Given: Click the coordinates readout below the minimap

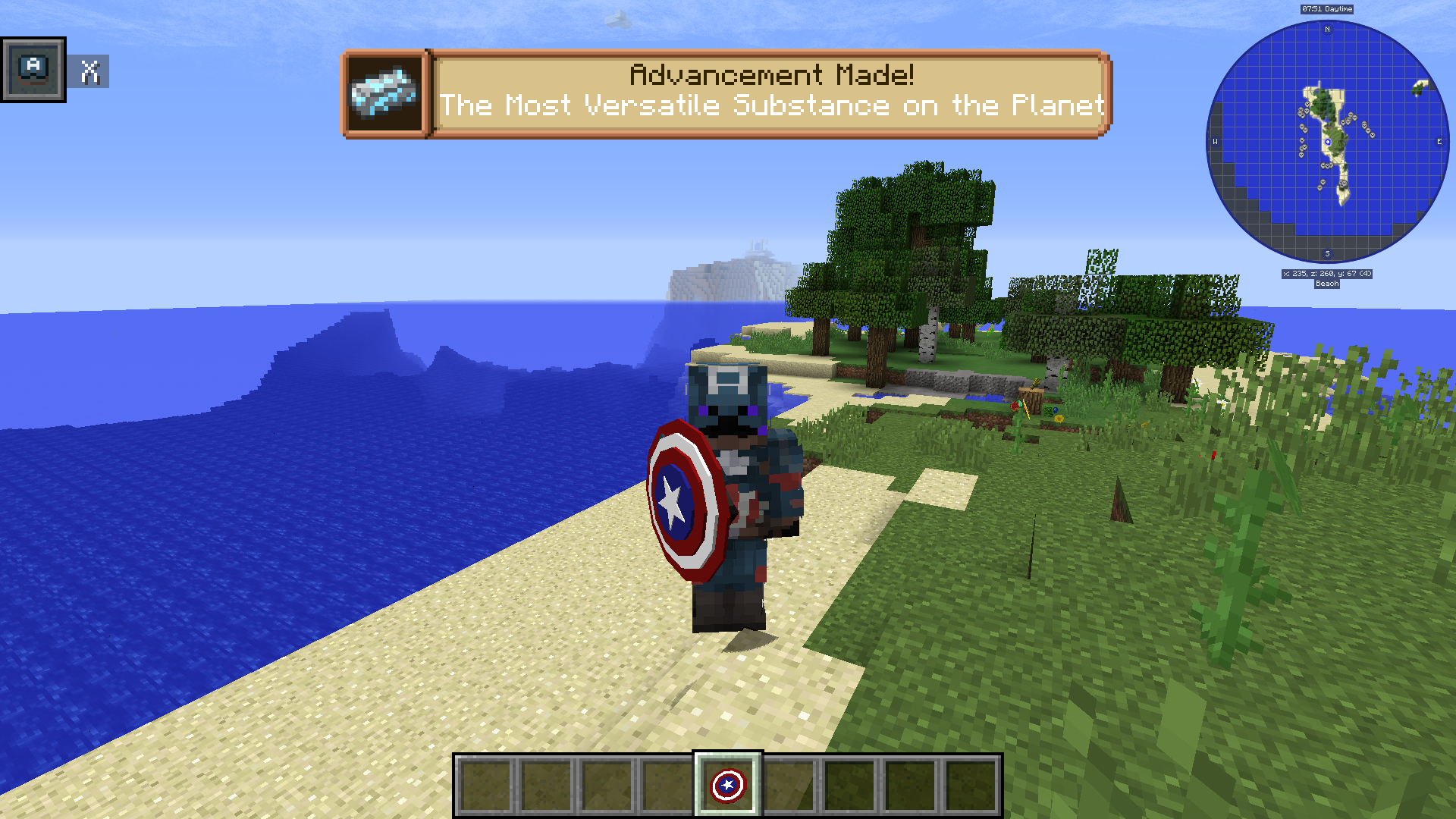Looking at the screenshot, I should click(x=1326, y=275).
